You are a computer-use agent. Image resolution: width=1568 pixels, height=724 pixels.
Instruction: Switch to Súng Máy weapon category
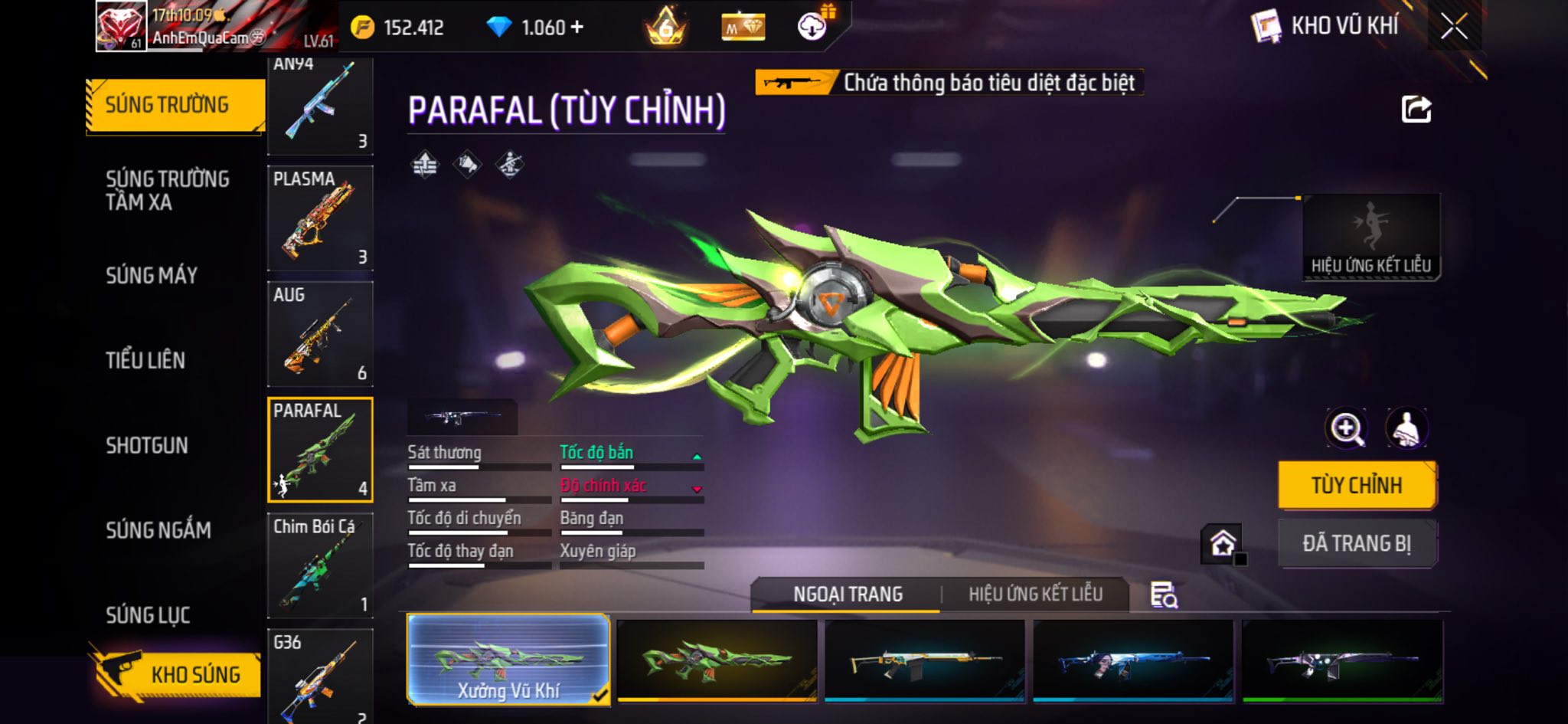152,276
